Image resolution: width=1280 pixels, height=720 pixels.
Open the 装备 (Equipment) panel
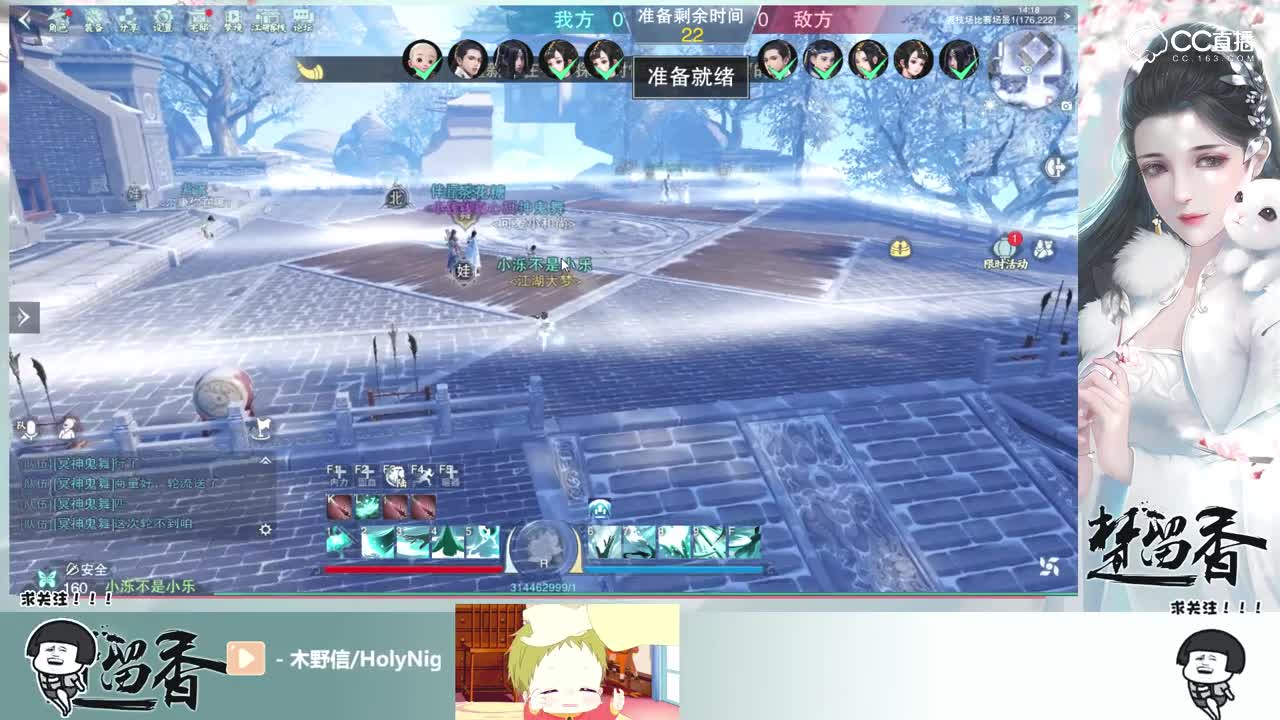[94, 20]
